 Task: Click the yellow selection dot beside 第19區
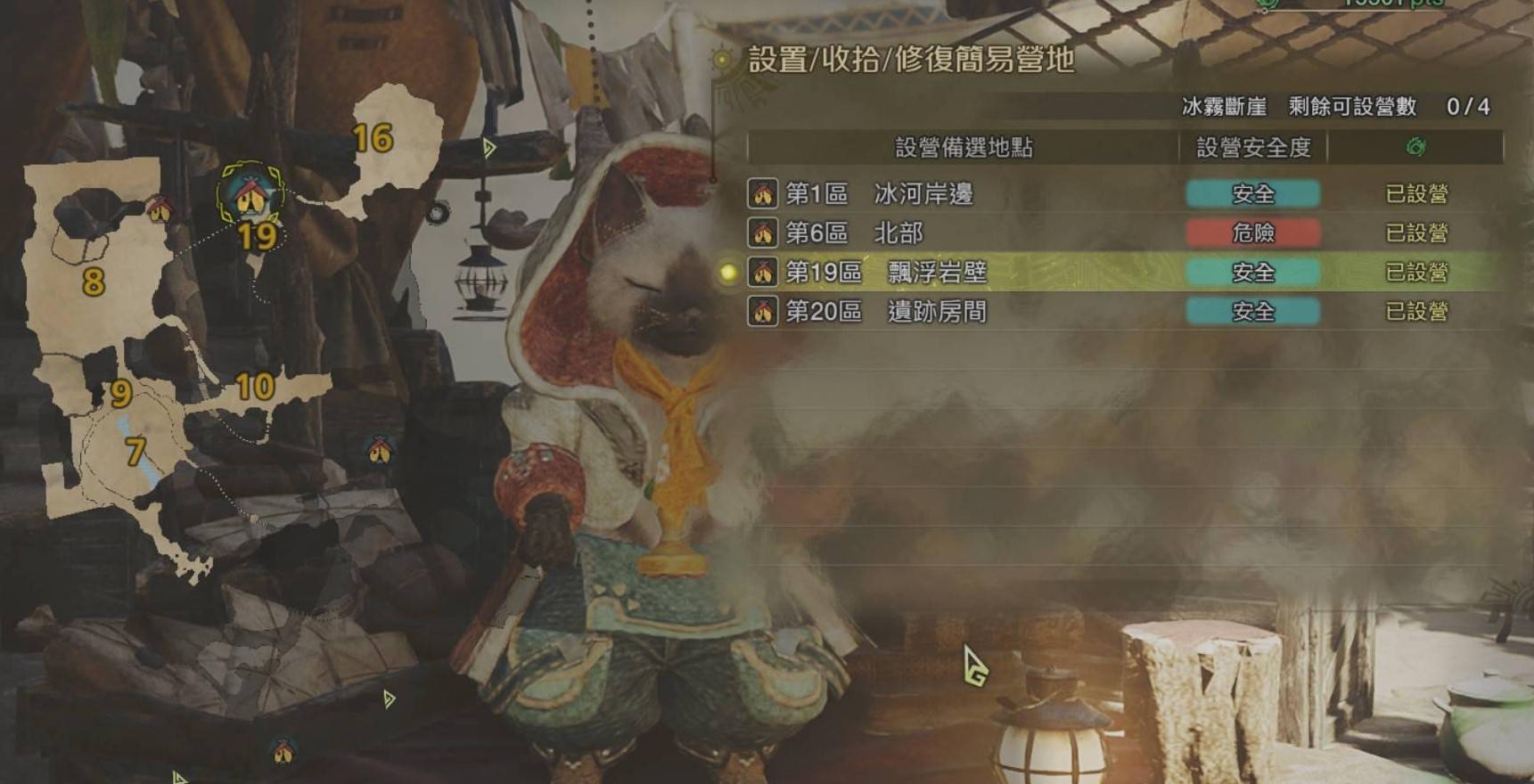pos(726,273)
